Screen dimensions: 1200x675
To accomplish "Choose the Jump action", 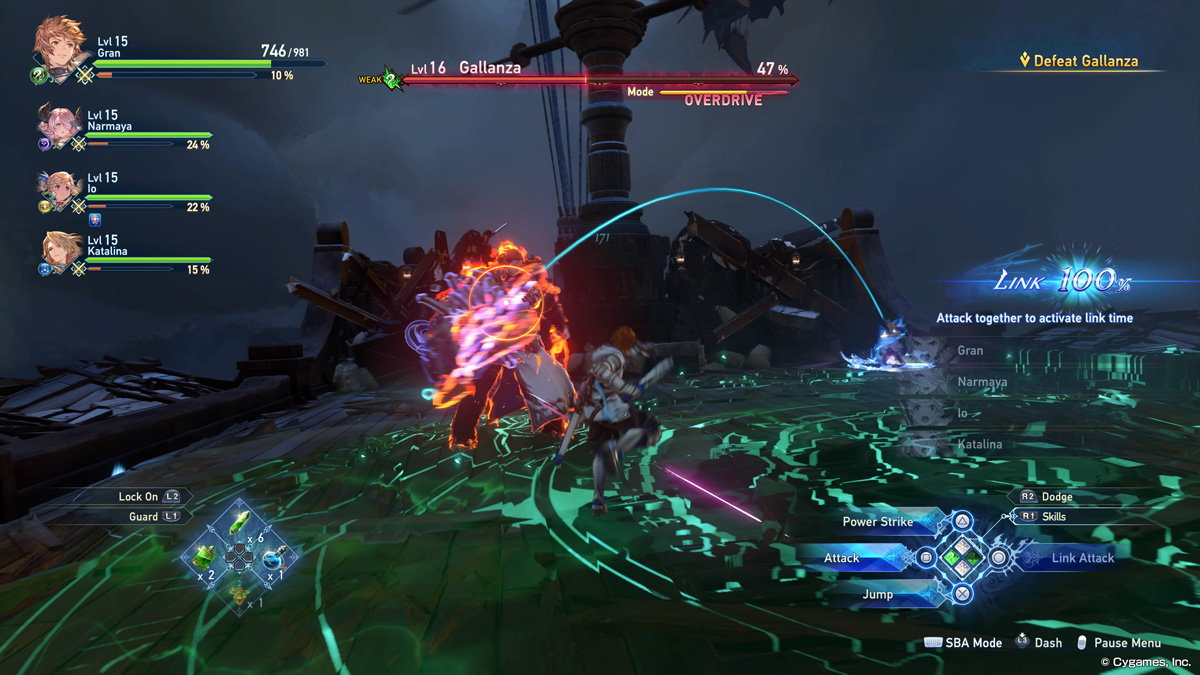I will point(877,594).
